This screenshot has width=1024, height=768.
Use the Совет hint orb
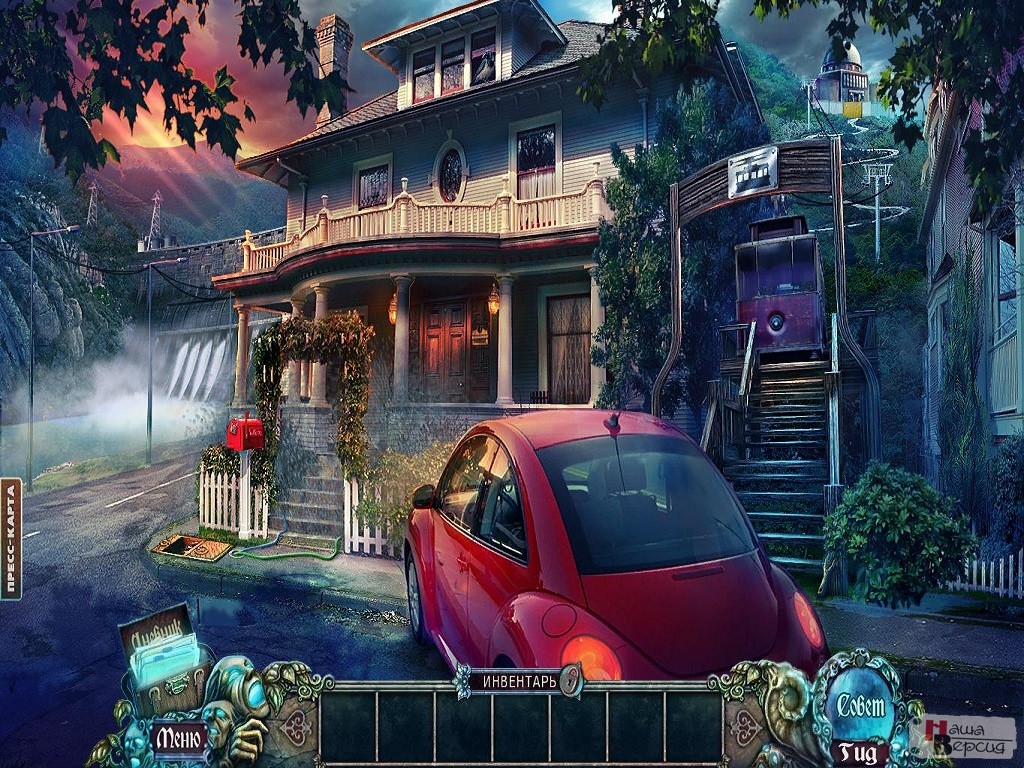(861, 703)
